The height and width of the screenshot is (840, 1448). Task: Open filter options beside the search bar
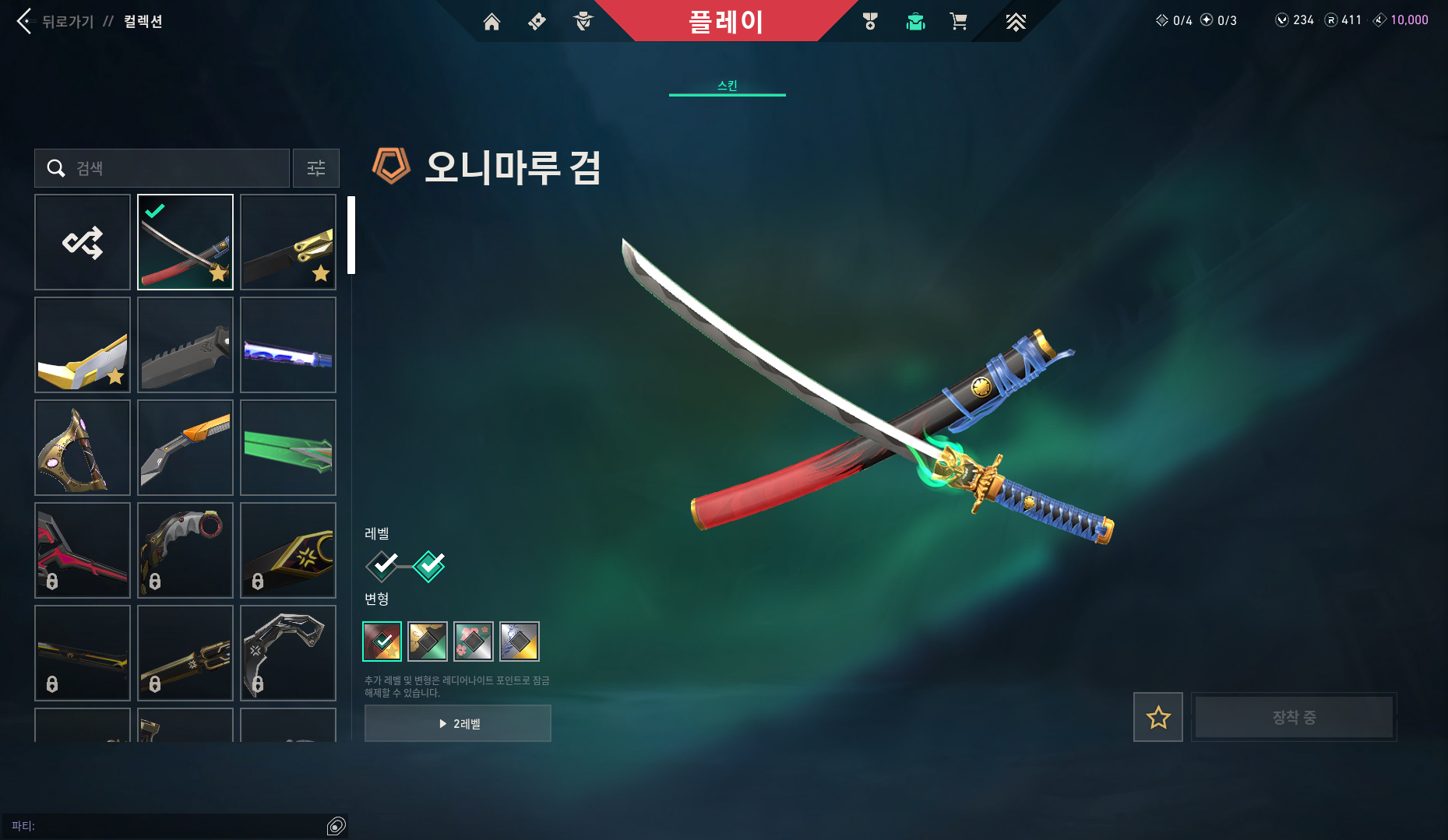click(x=315, y=168)
